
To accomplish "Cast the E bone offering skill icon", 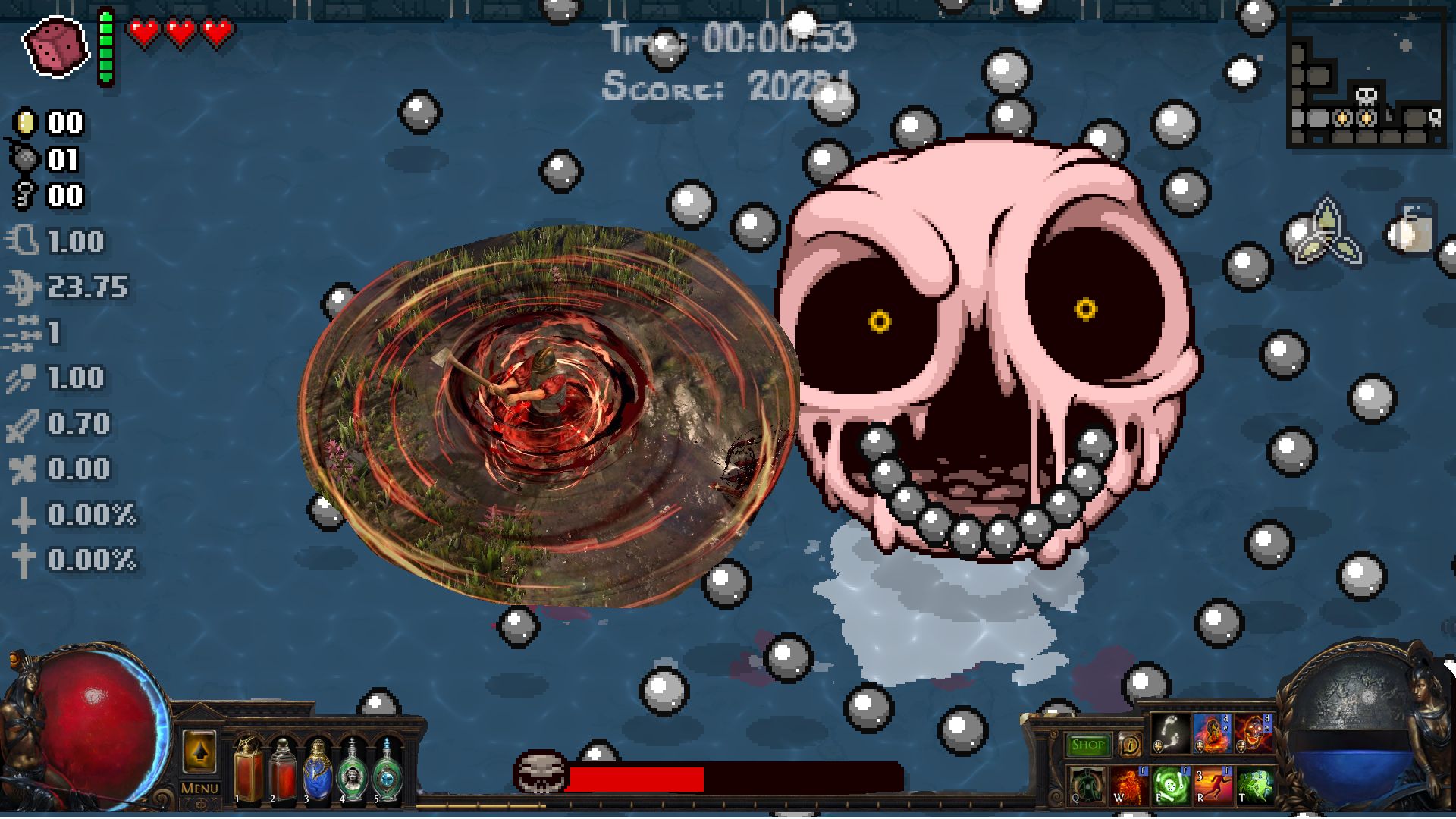I will click(1170, 785).
